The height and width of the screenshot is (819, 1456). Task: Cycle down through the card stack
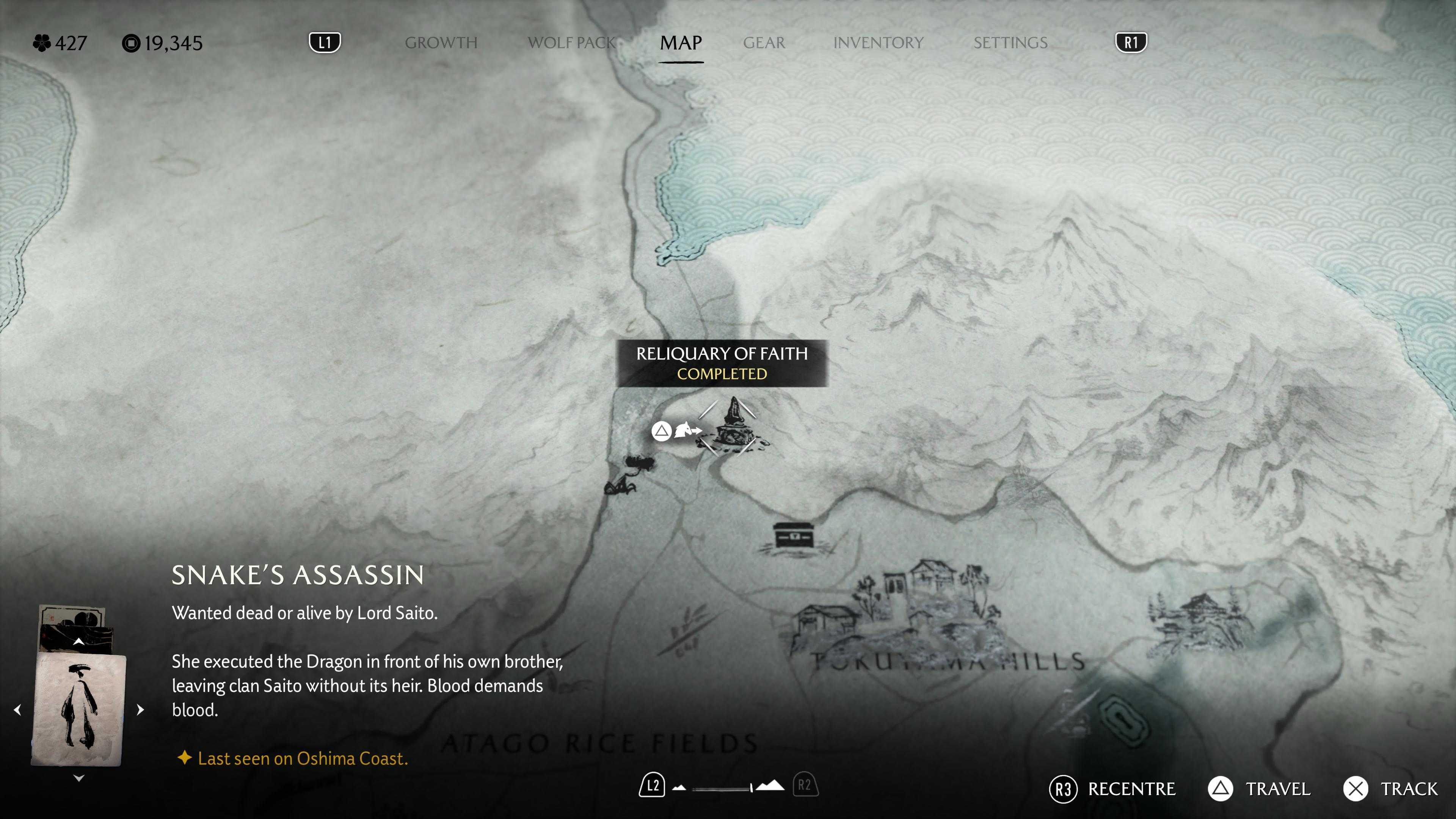[78, 778]
